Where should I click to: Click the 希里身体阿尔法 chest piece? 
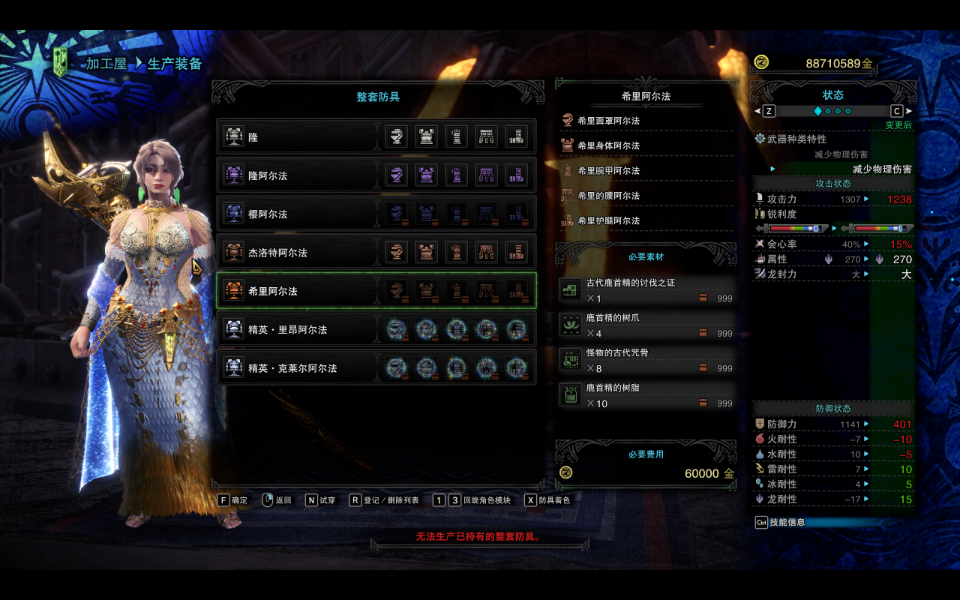point(646,146)
